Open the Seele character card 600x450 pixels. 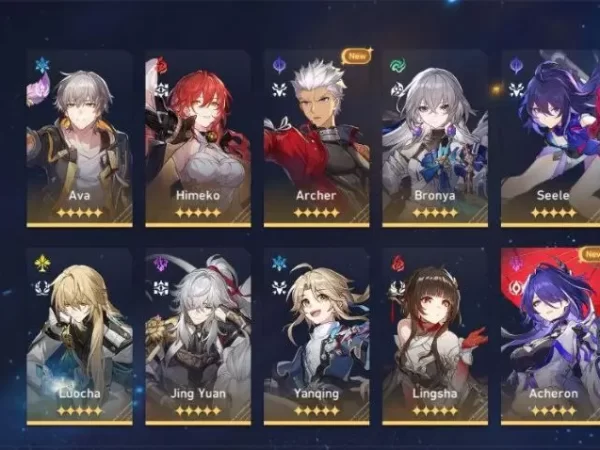[x=551, y=138]
